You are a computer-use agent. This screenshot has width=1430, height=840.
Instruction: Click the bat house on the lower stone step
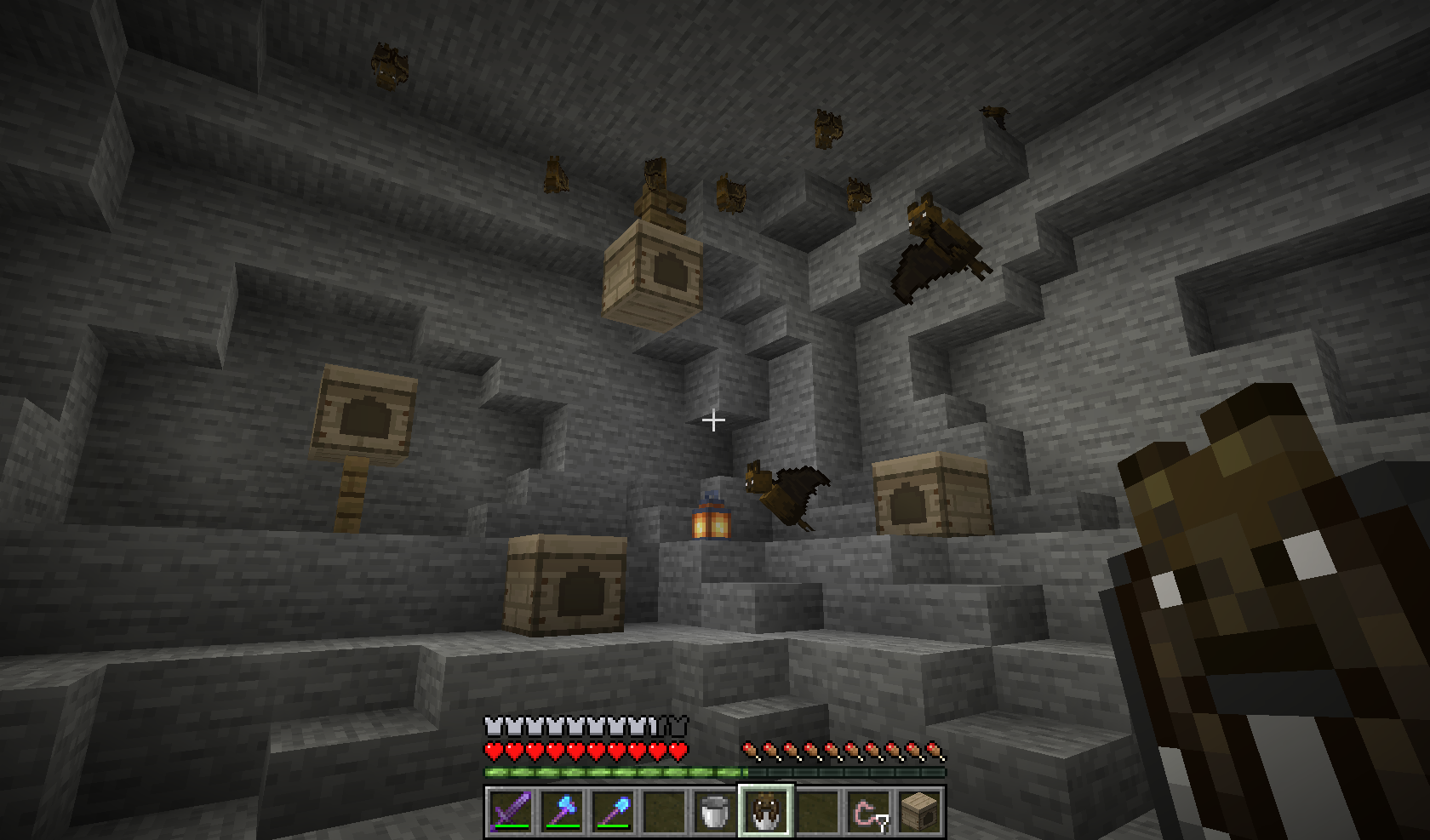[x=566, y=587]
